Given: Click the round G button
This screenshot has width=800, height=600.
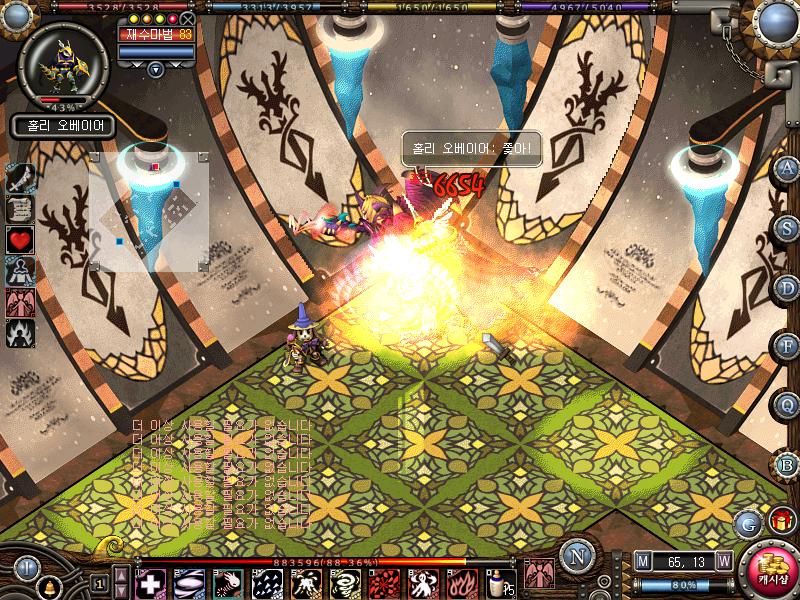Looking at the screenshot, I should 748,523.
